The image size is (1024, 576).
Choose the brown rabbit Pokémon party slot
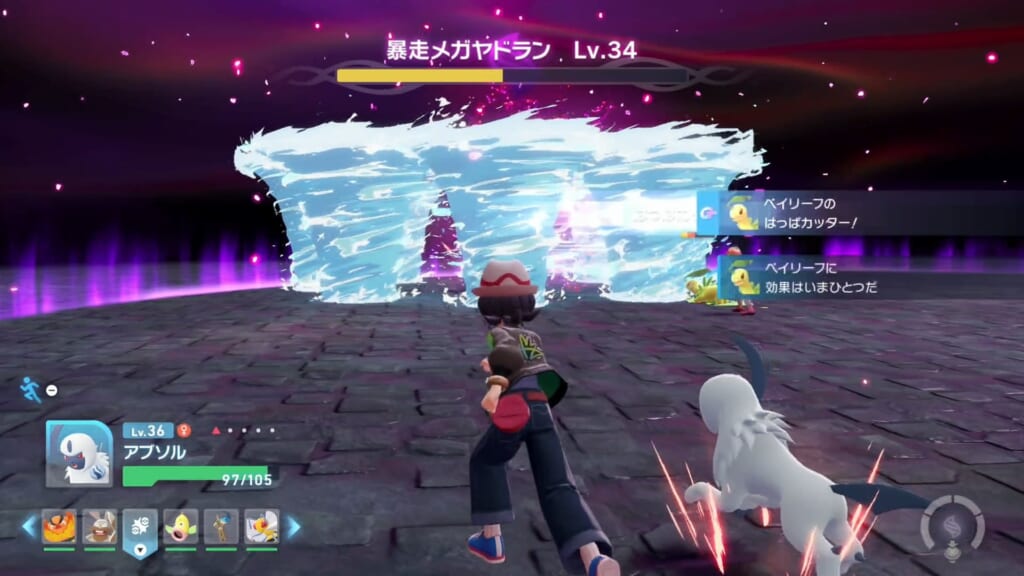[99, 526]
